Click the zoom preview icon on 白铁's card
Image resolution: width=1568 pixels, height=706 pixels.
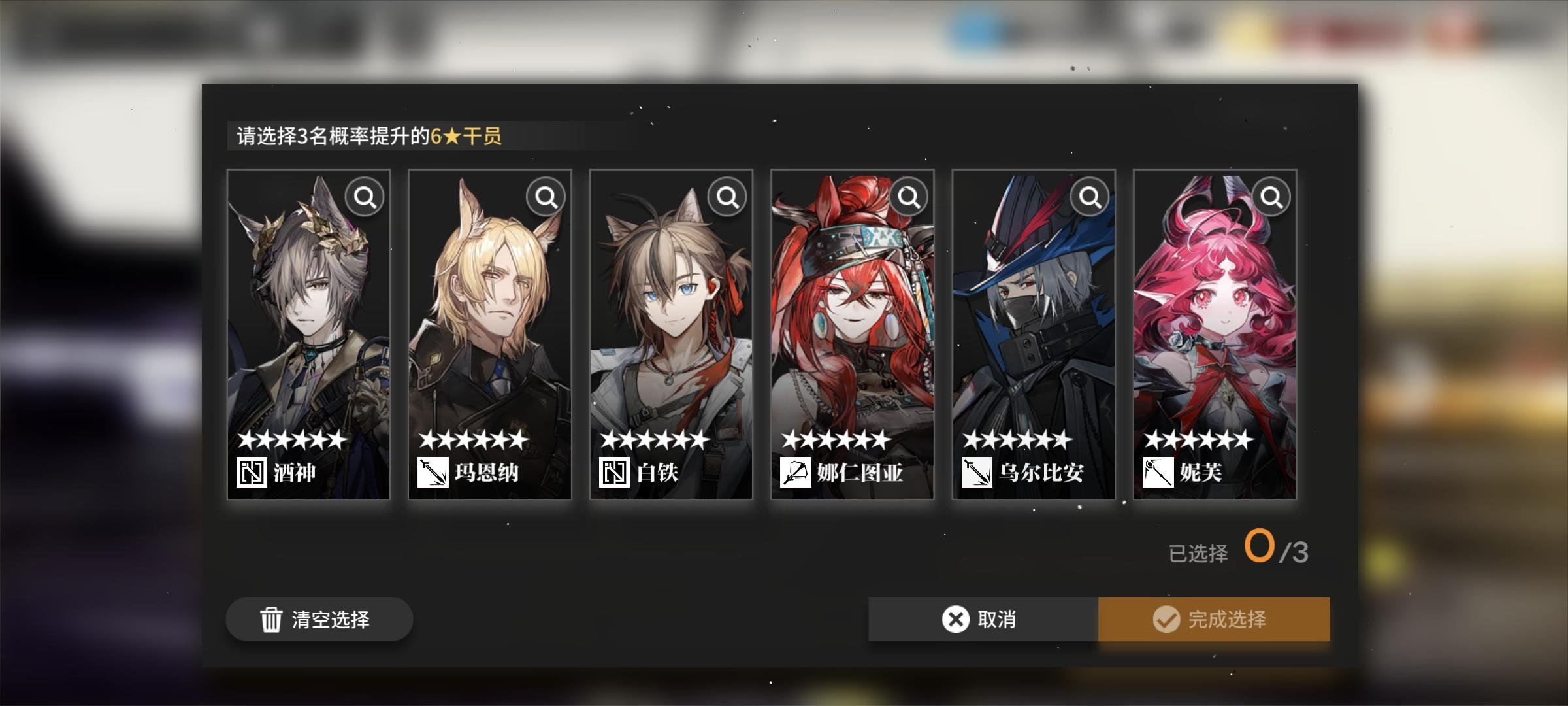tap(727, 197)
